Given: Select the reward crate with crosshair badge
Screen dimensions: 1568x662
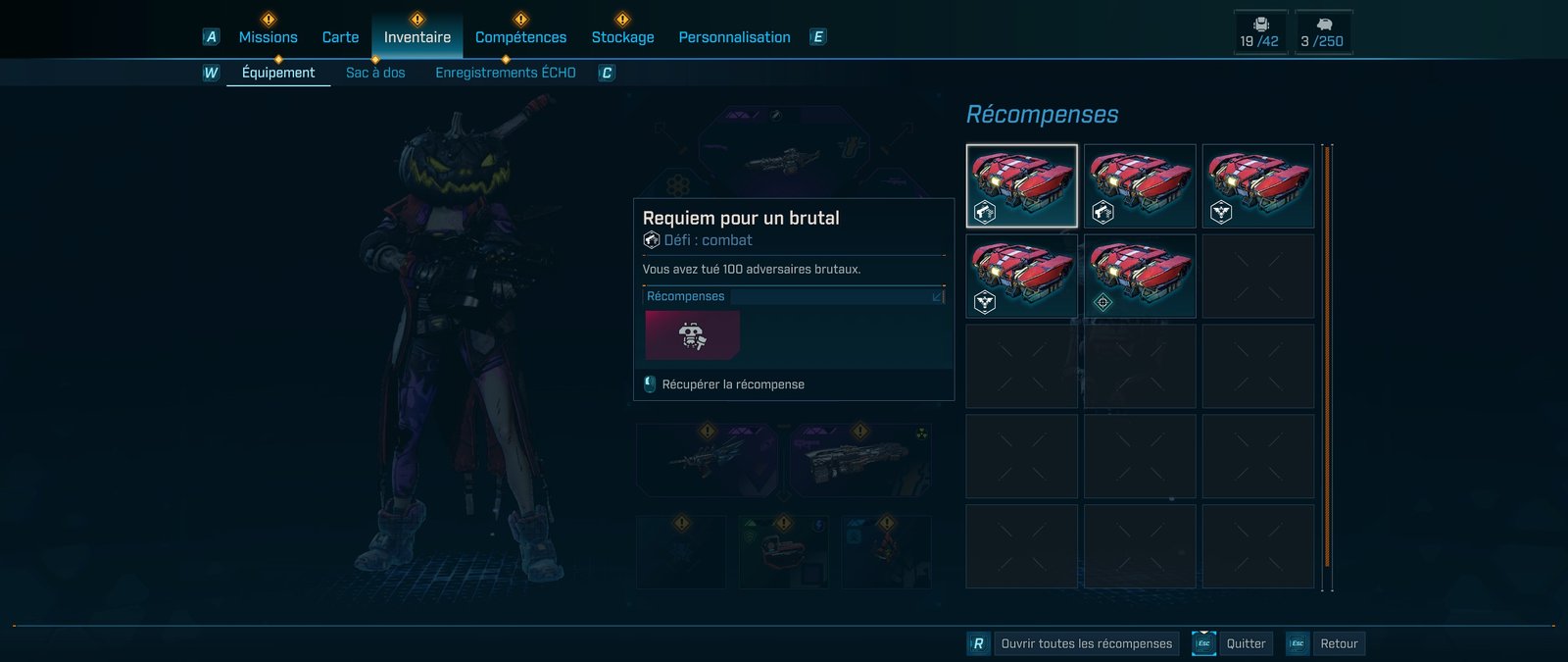Looking at the screenshot, I should [x=1140, y=276].
